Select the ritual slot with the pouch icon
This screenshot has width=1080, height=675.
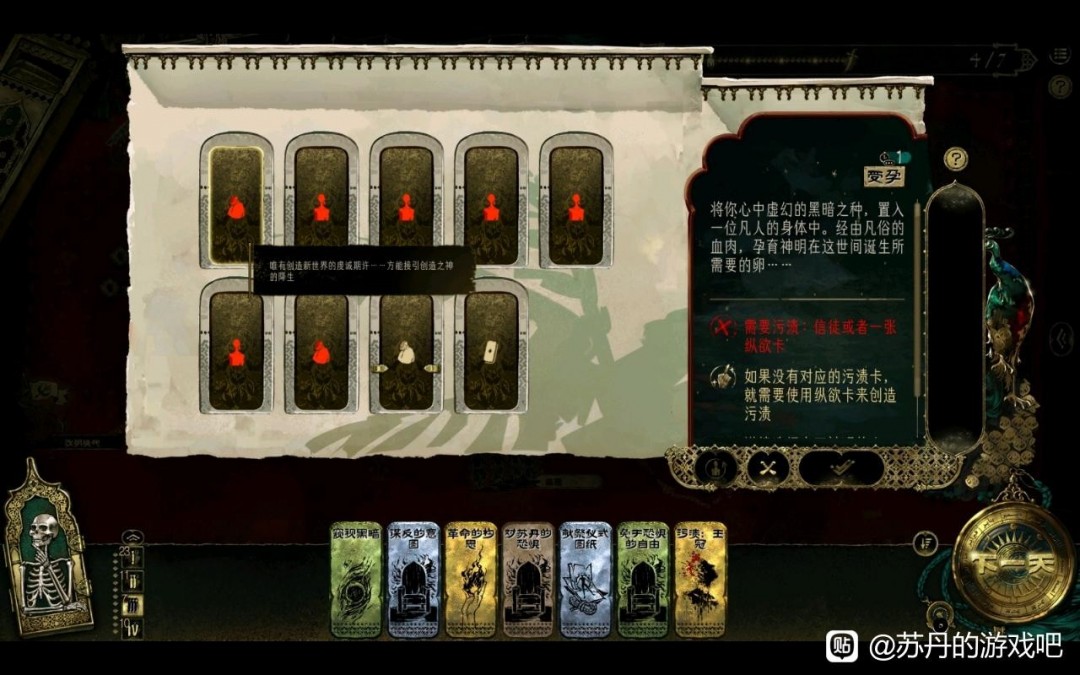(x=406, y=349)
